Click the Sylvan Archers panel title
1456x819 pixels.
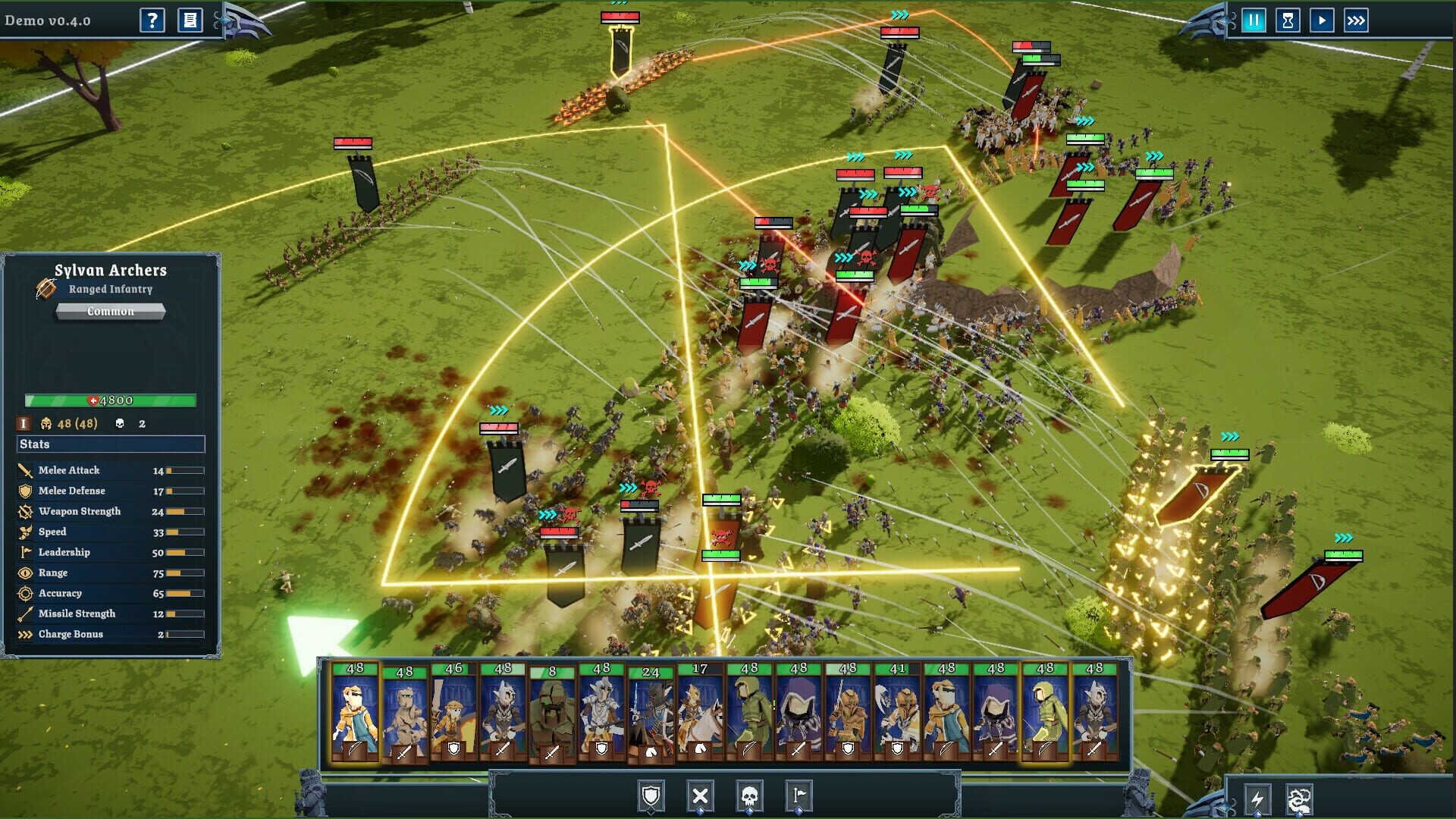click(x=111, y=270)
